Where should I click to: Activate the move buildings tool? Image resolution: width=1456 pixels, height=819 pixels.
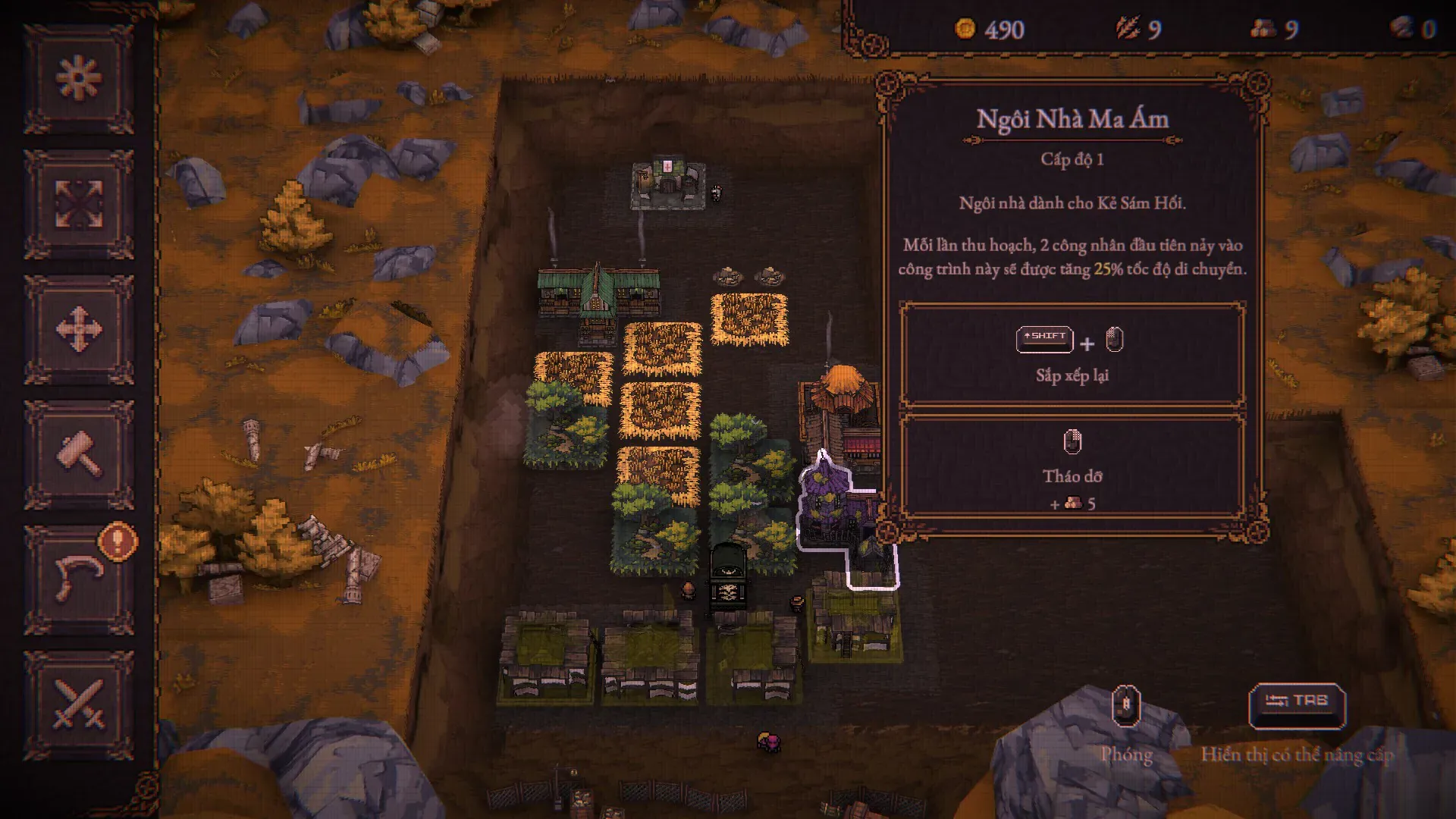(79, 329)
